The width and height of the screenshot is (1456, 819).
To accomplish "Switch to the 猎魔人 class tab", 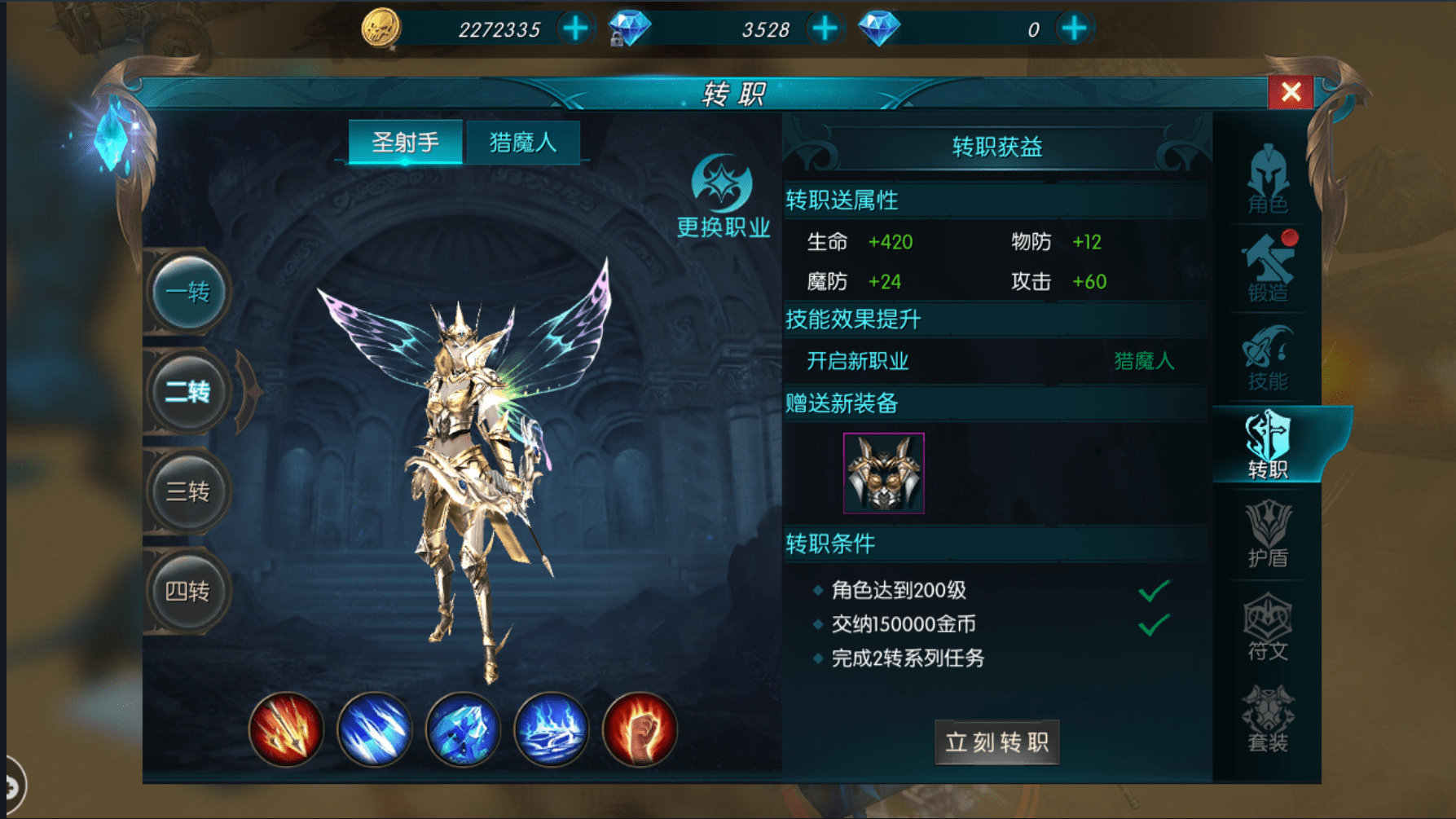I will coord(522,141).
